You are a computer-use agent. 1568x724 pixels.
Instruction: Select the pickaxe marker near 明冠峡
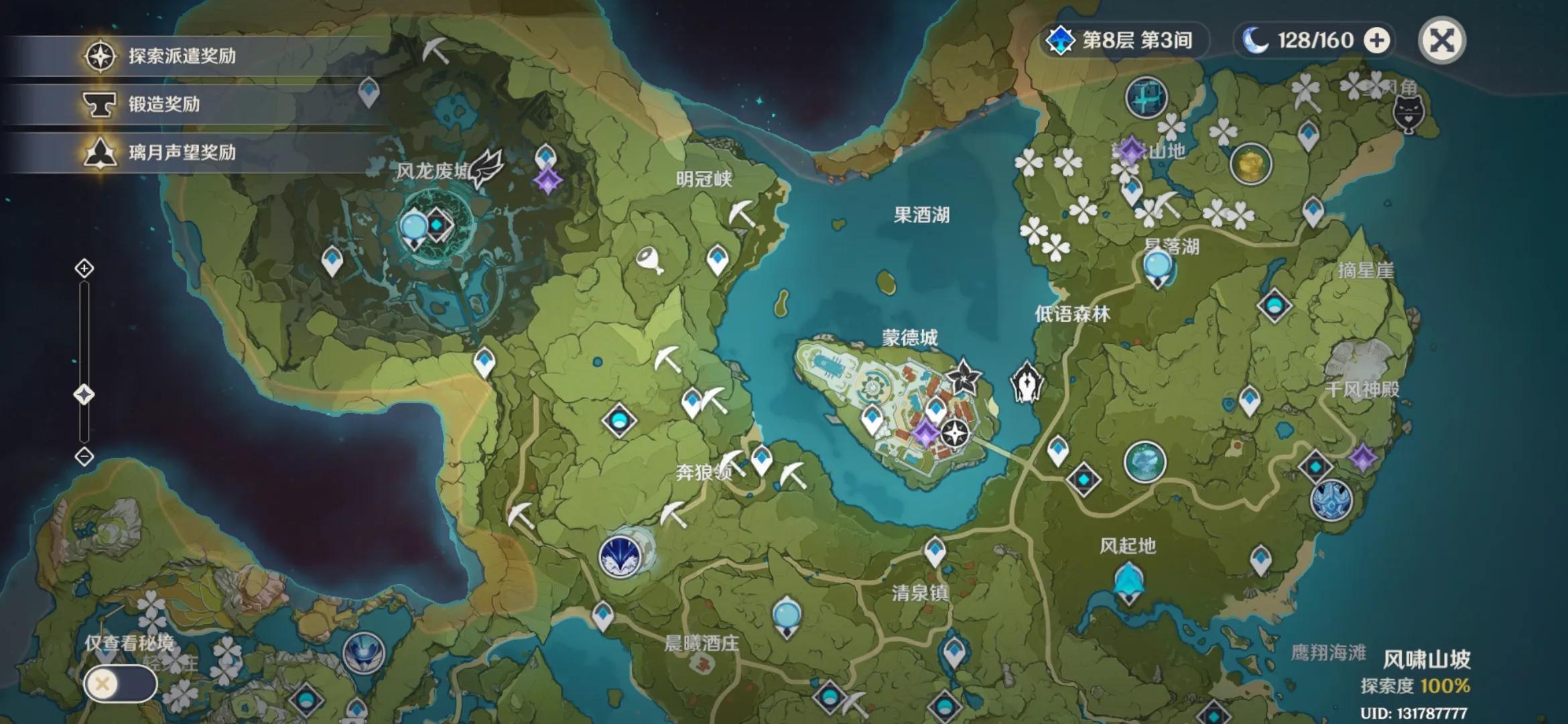742,213
